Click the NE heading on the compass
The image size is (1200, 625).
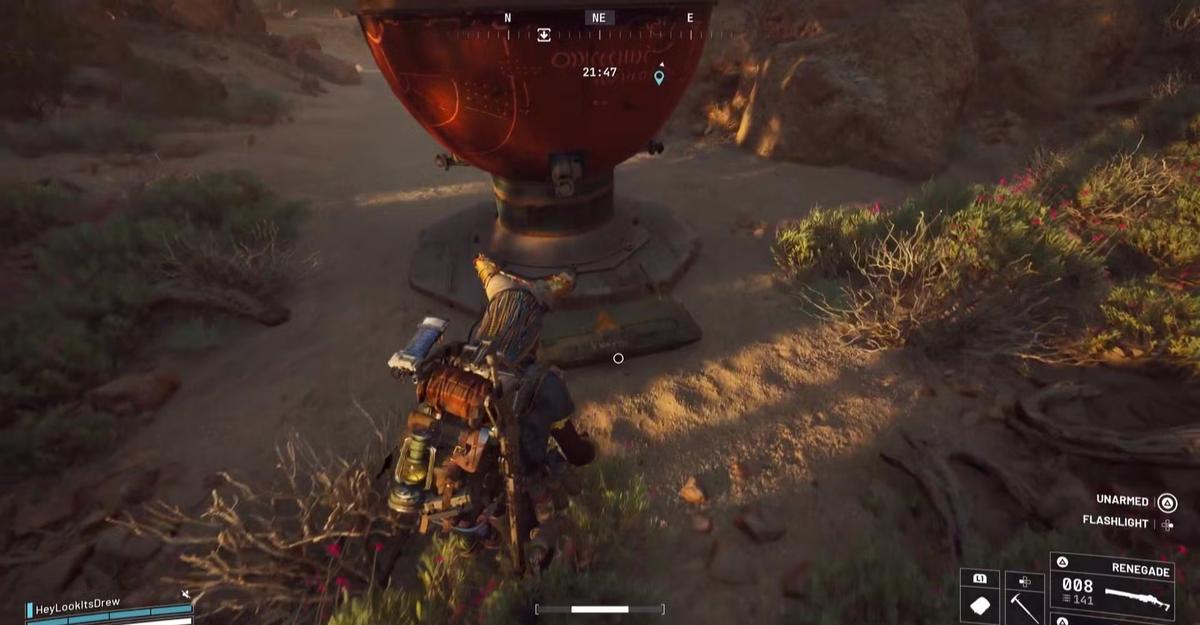point(599,18)
